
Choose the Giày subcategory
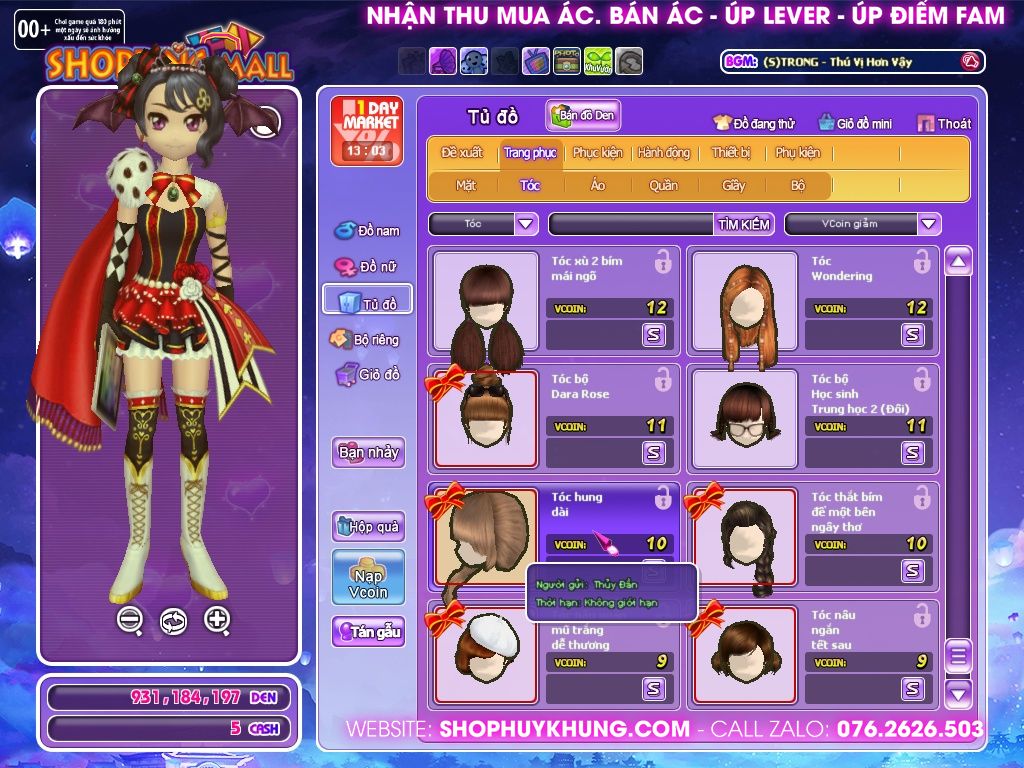click(734, 186)
